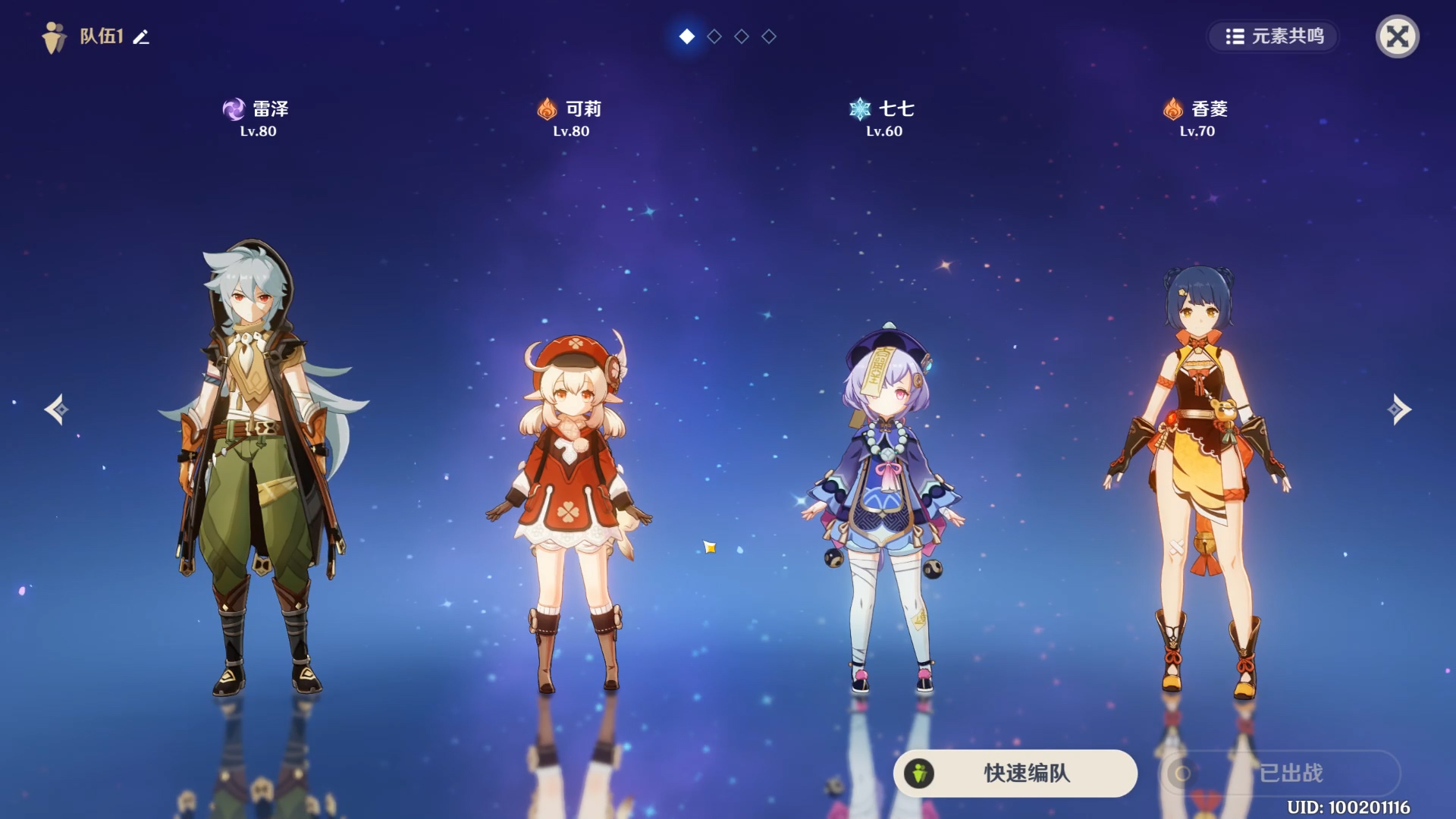This screenshot has height=819, width=1456.
Task: Click the 快速编队 quick setup button
Action: (1015, 773)
